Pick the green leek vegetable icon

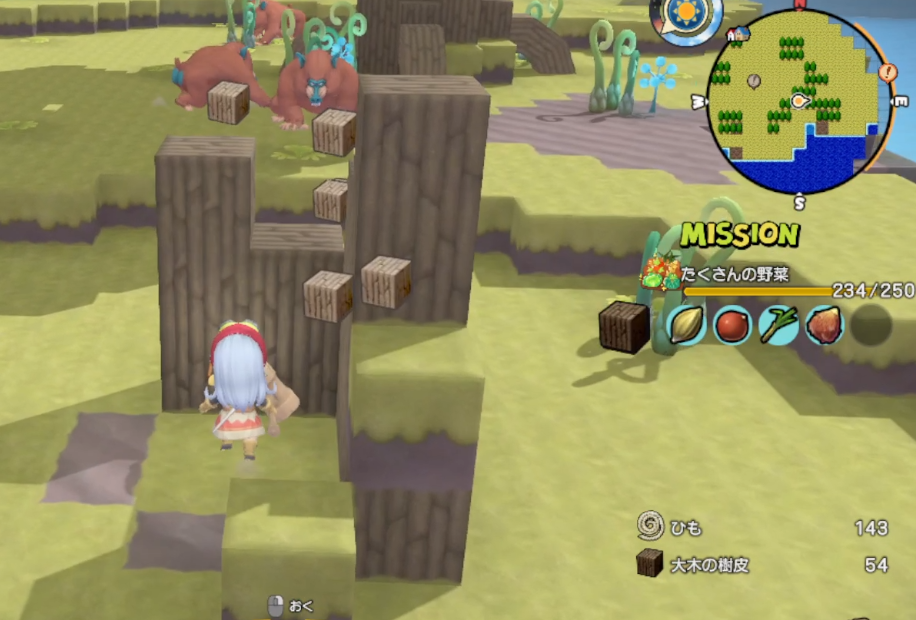[778, 325]
